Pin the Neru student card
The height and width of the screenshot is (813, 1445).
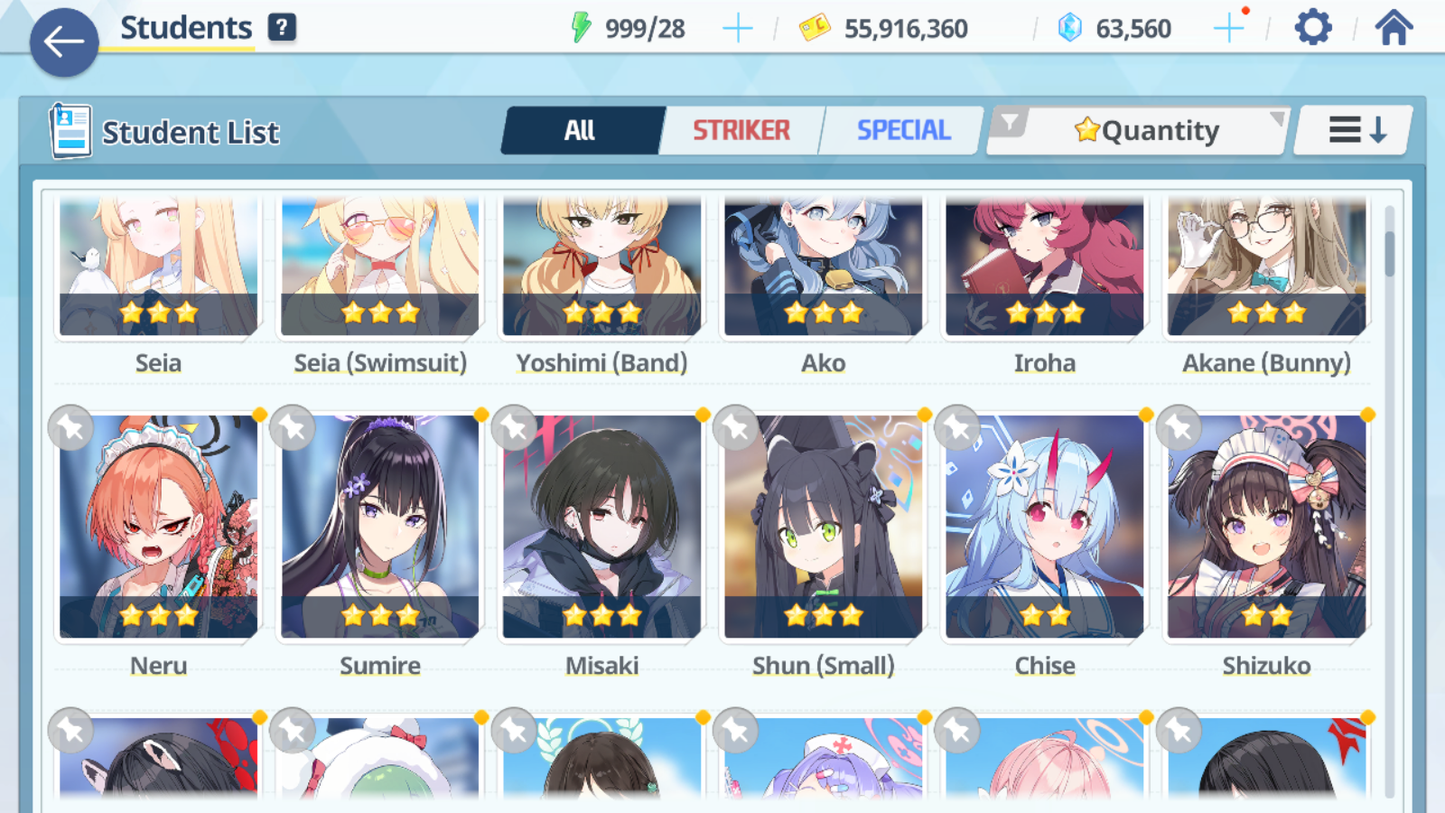click(69, 428)
